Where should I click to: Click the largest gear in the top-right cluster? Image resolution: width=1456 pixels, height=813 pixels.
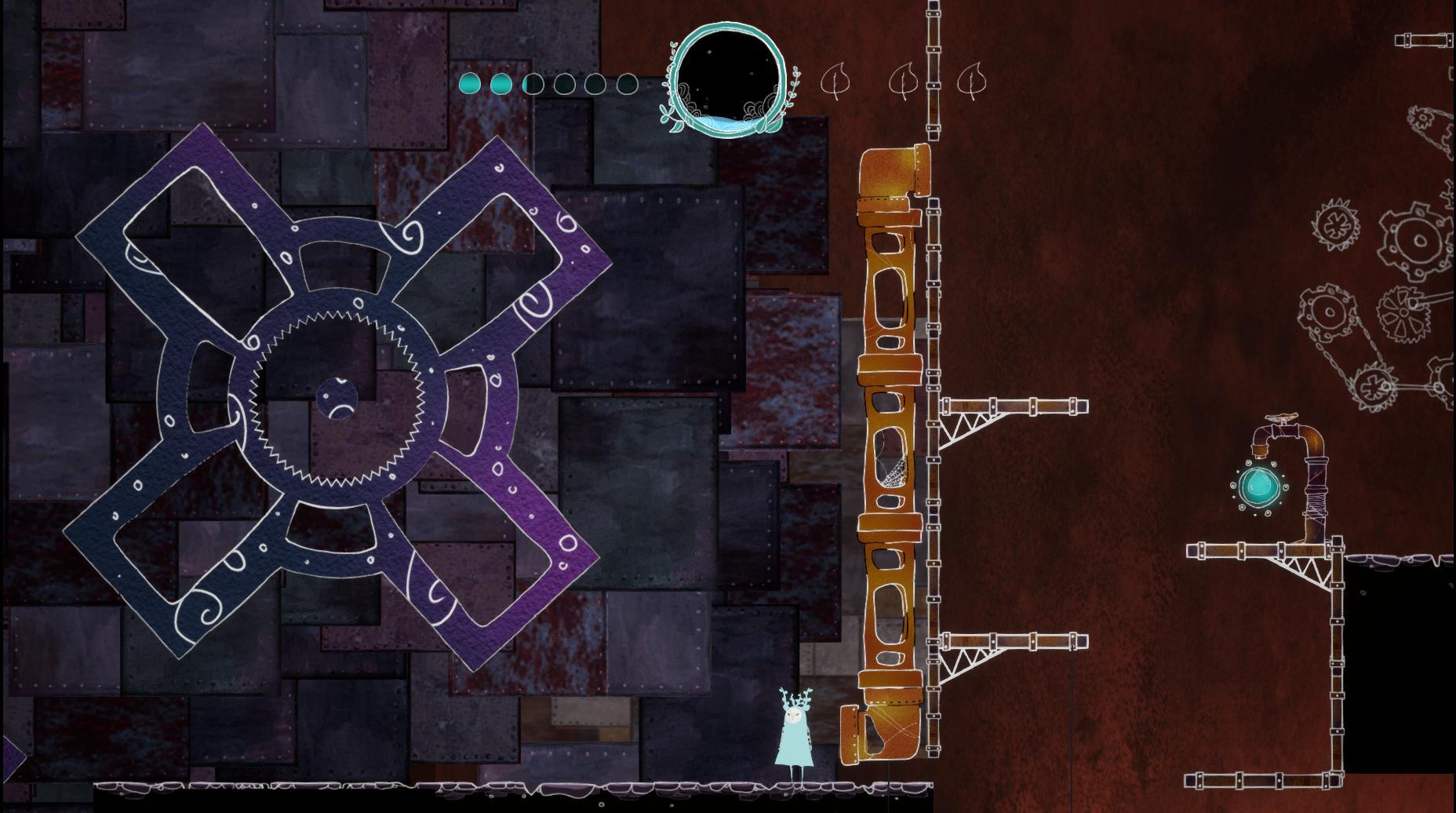(x=1417, y=240)
